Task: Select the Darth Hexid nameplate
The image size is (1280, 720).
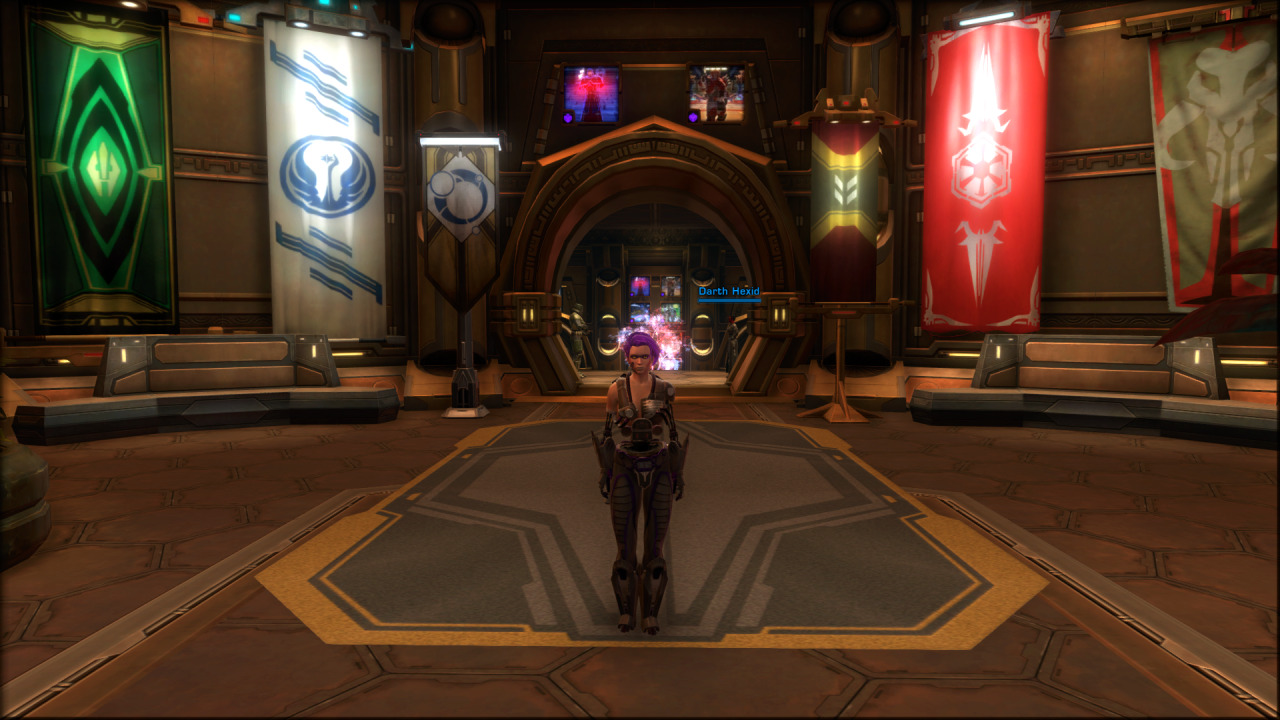Action: point(729,291)
